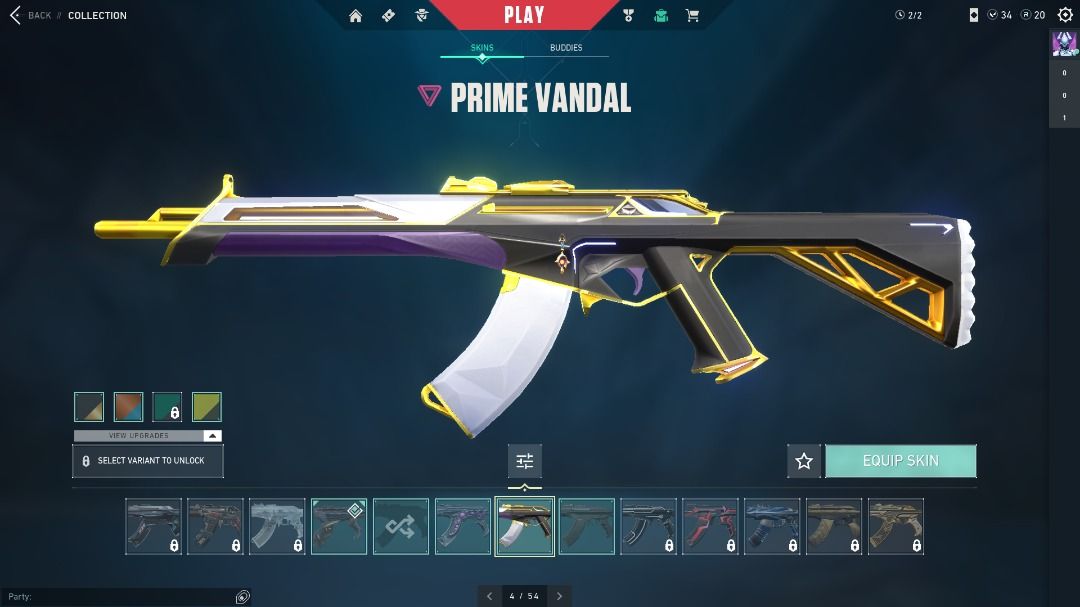This screenshot has height=607, width=1080.
Task: Open the skin filter sliders button
Action: tap(525, 461)
